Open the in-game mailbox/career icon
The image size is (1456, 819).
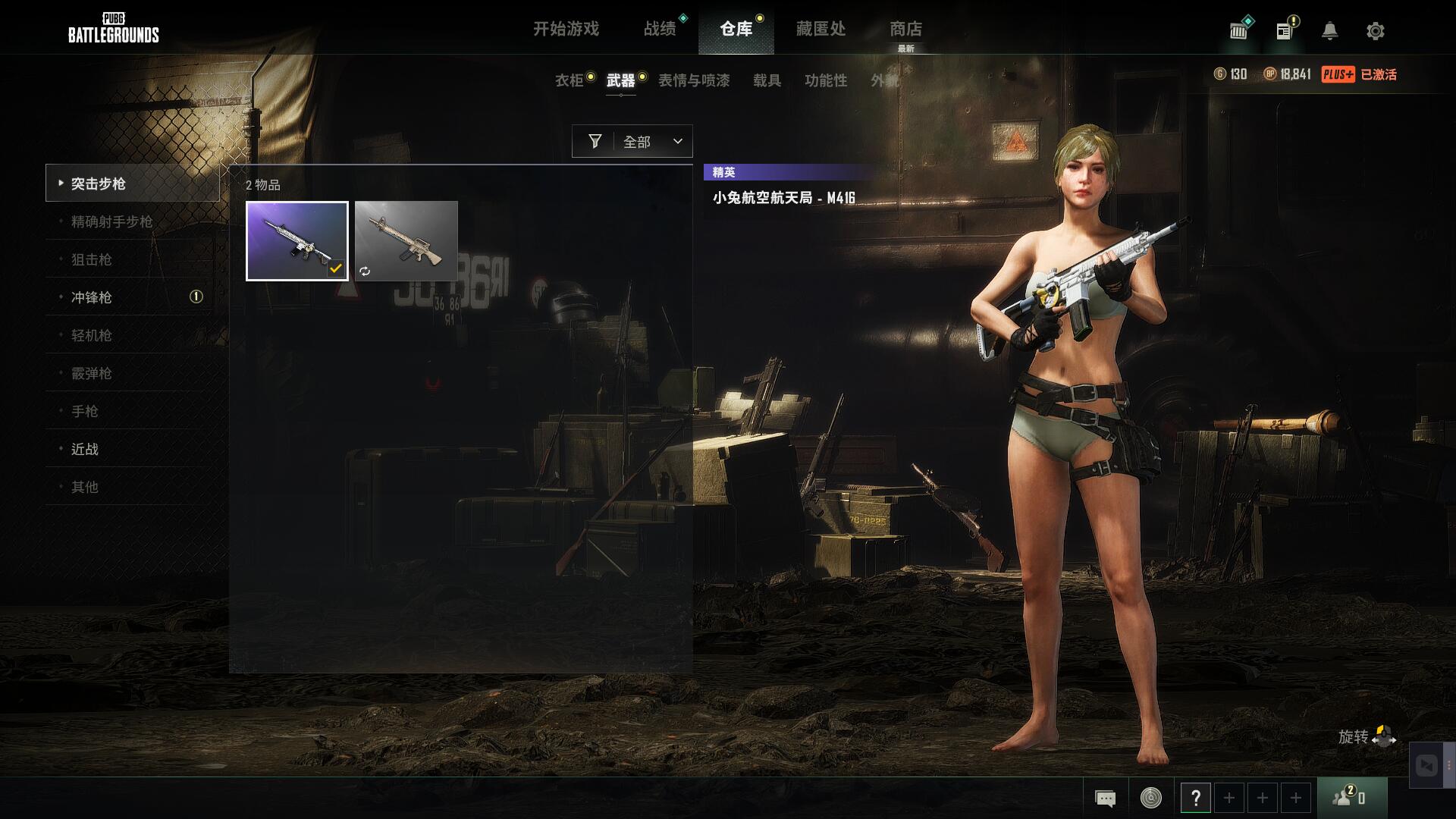tap(1238, 30)
